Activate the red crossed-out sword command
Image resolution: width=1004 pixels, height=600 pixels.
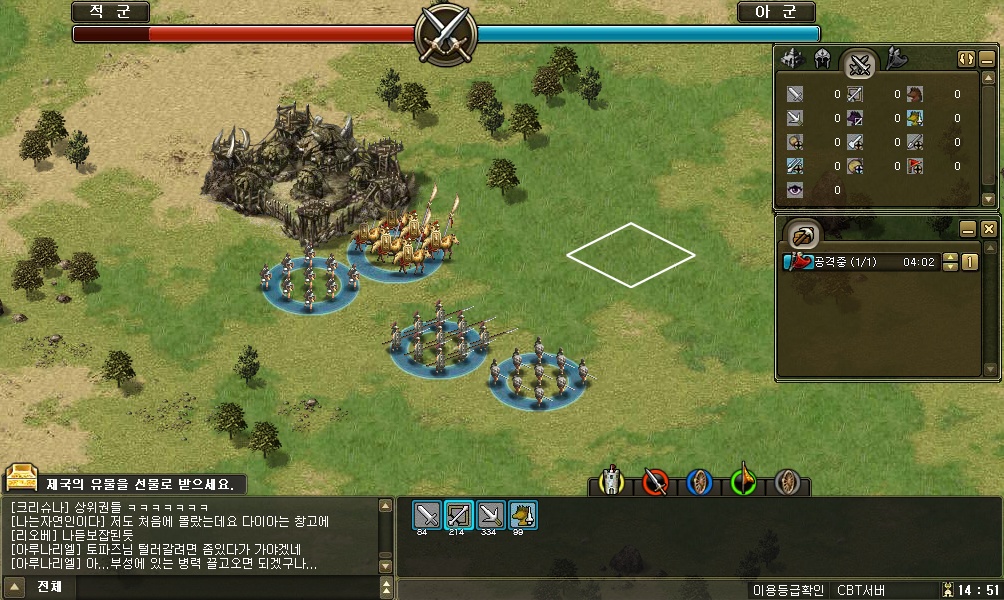(655, 483)
